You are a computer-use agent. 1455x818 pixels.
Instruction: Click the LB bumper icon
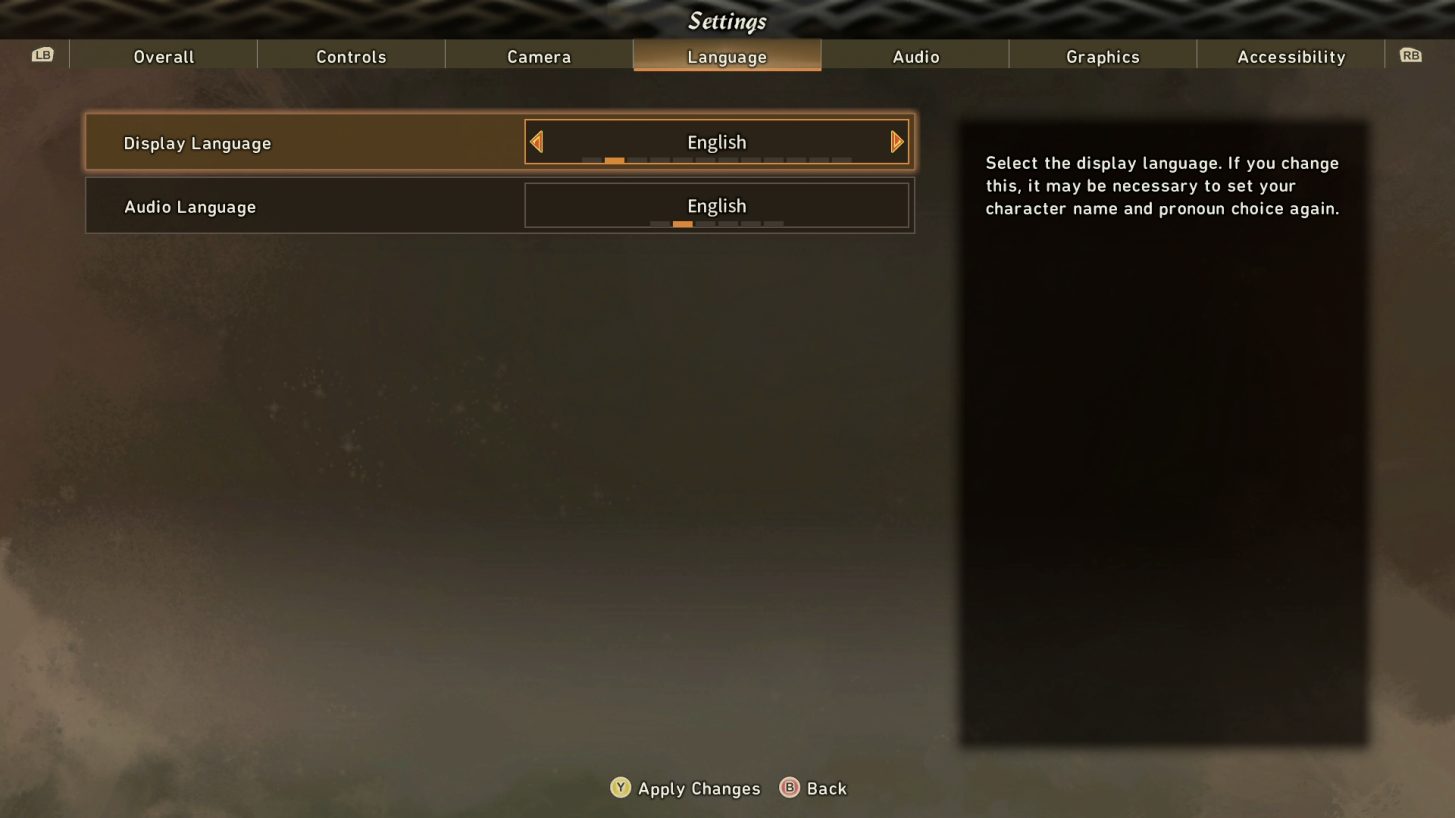click(x=41, y=55)
